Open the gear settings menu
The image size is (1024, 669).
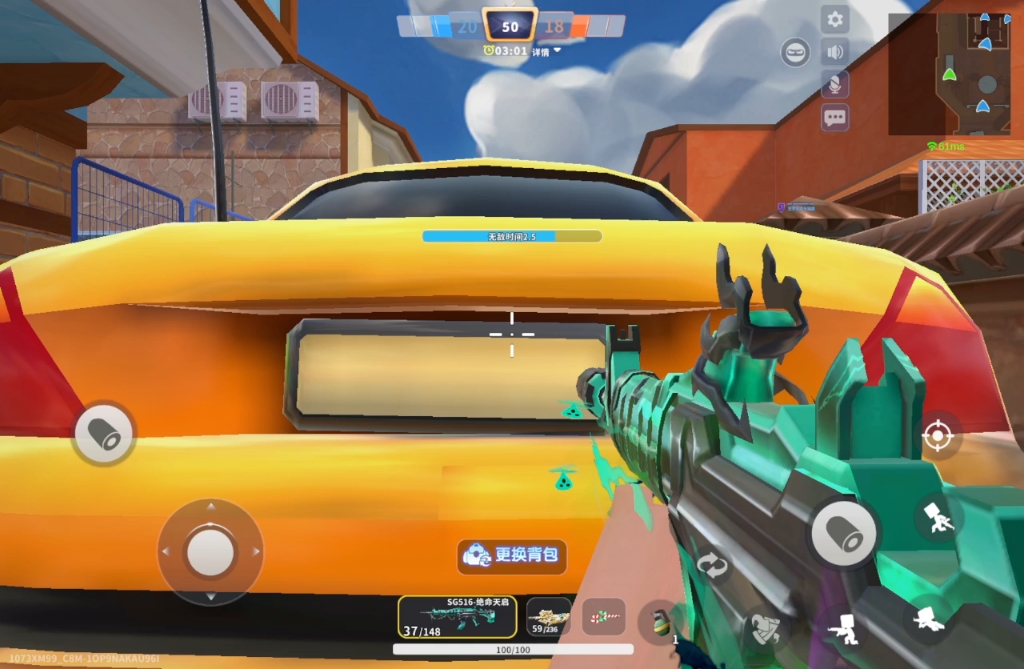[x=835, y=20]
